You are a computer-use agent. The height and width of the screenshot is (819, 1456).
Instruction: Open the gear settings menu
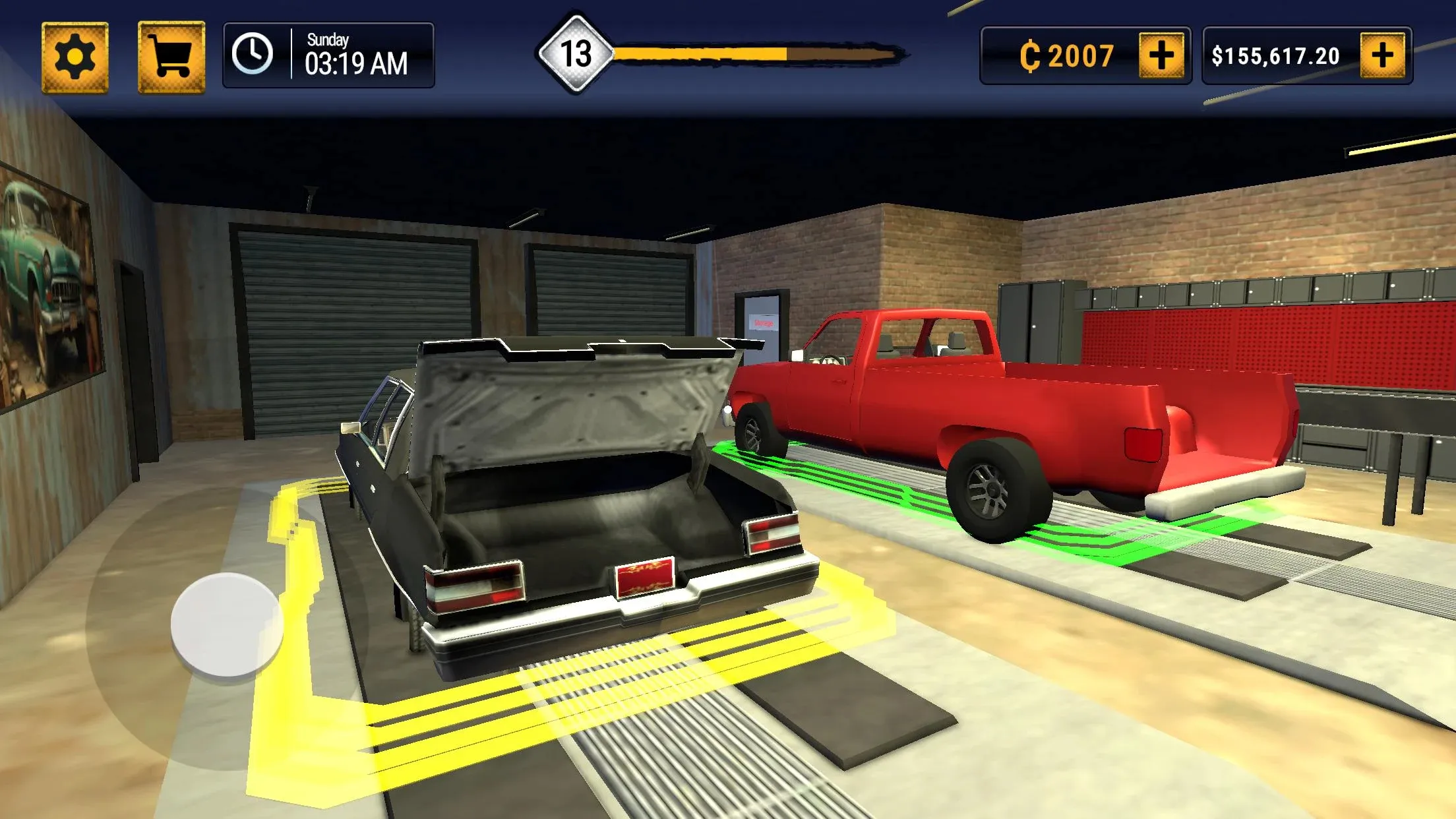tap(75, 57)
